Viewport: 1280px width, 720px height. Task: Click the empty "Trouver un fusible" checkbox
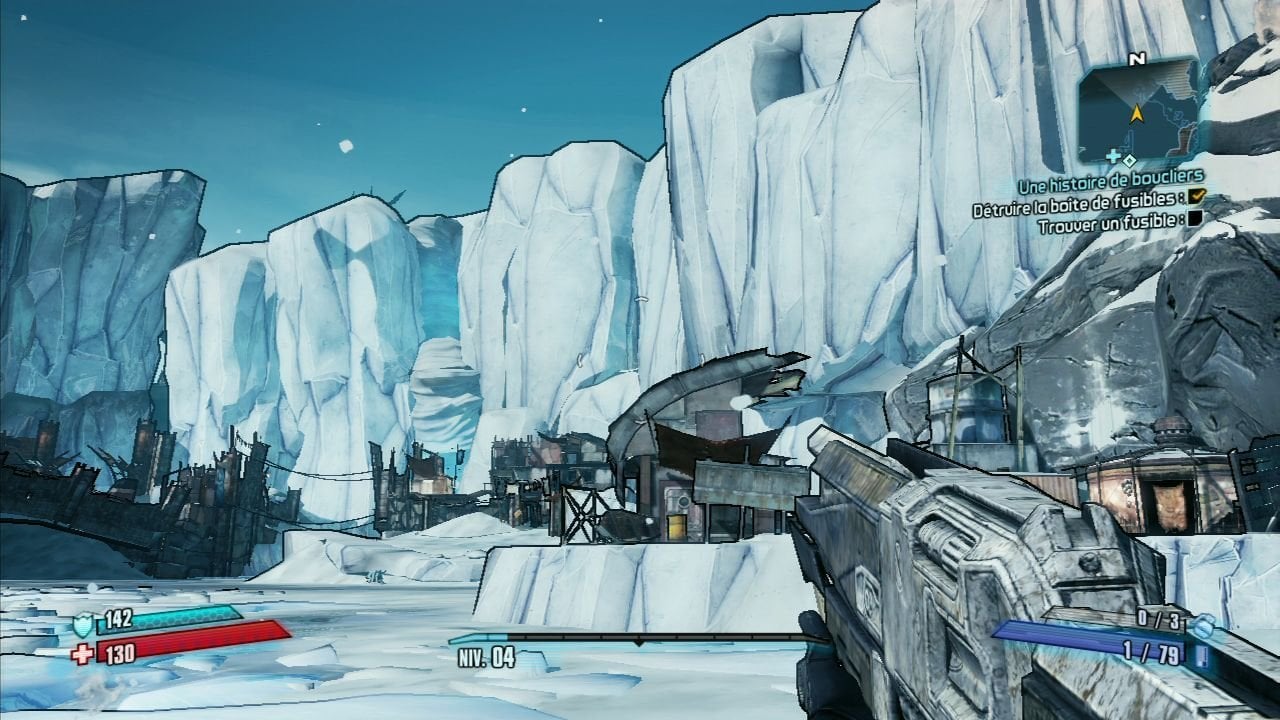(x=1196, y=220)
